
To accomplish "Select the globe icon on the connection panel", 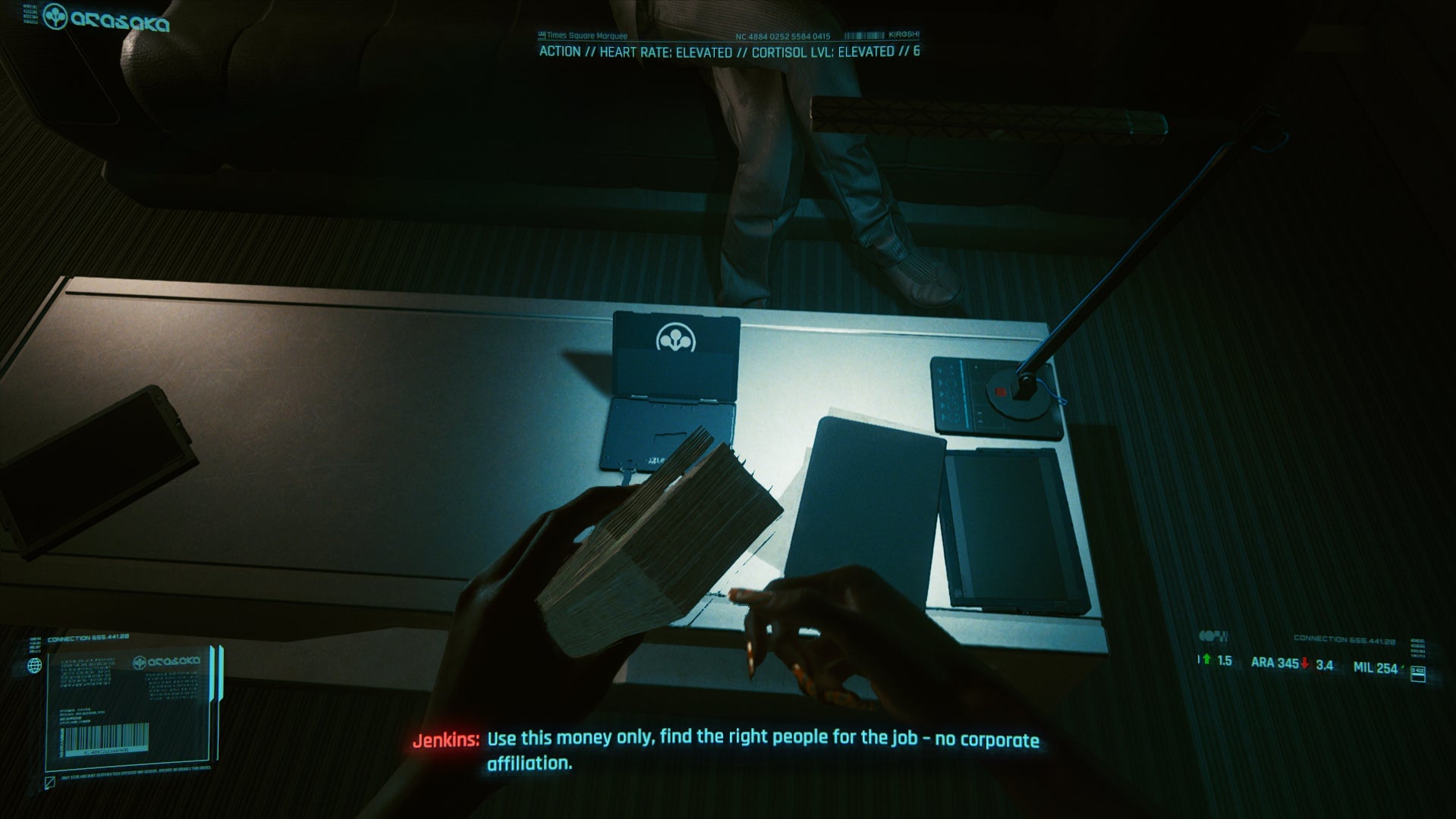I will pyautogui.click(x=35, y=665).
